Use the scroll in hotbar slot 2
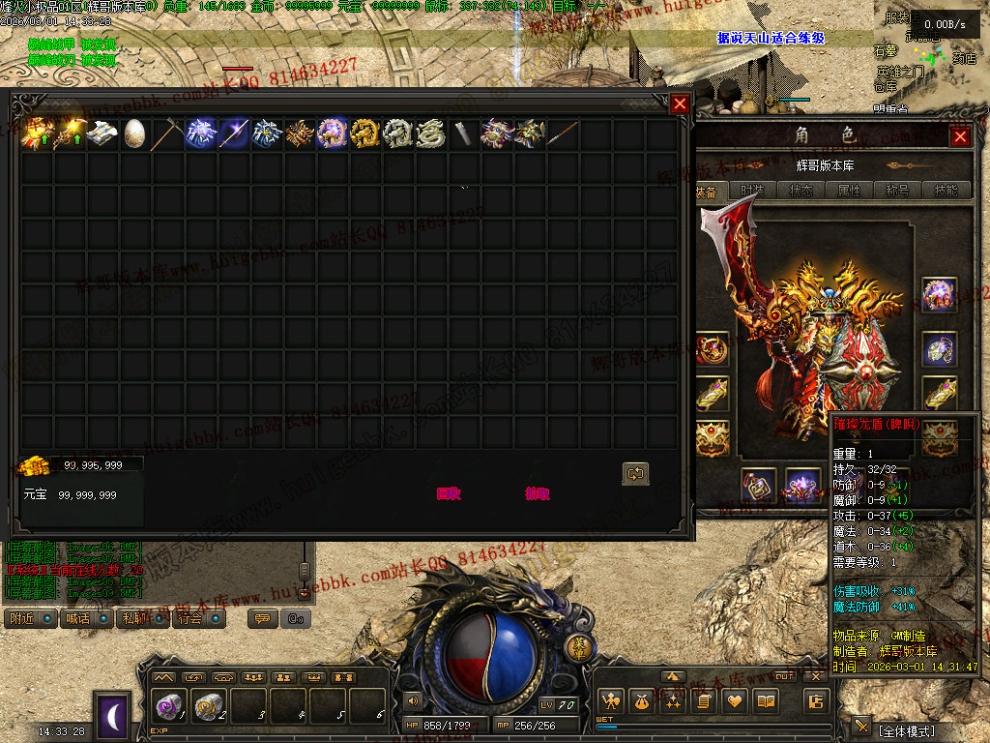Screen dimensions: 990x743 [209, 706]
